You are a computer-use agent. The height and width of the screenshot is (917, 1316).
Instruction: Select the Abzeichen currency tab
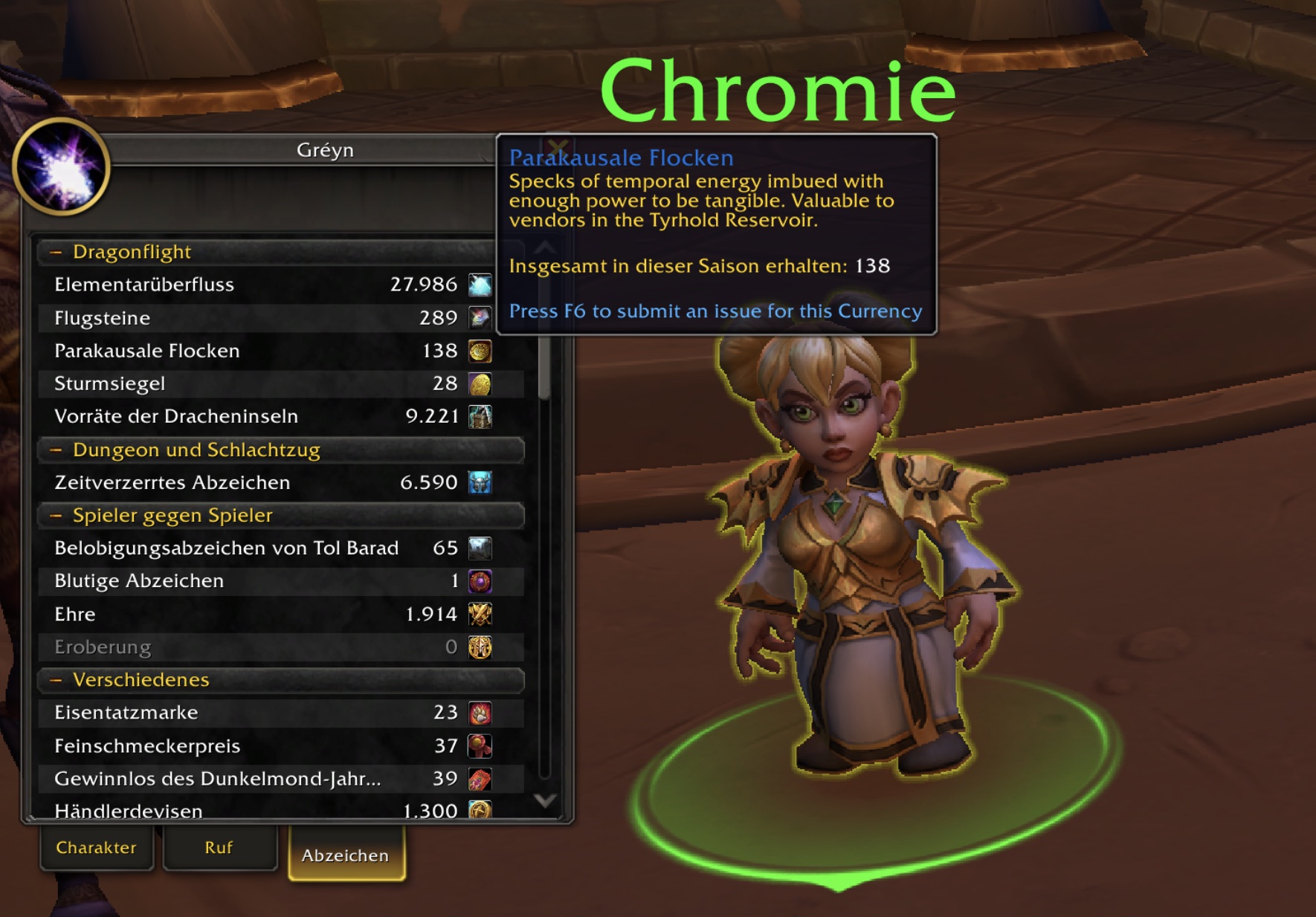pyautogui.click(x=346, y=855)
